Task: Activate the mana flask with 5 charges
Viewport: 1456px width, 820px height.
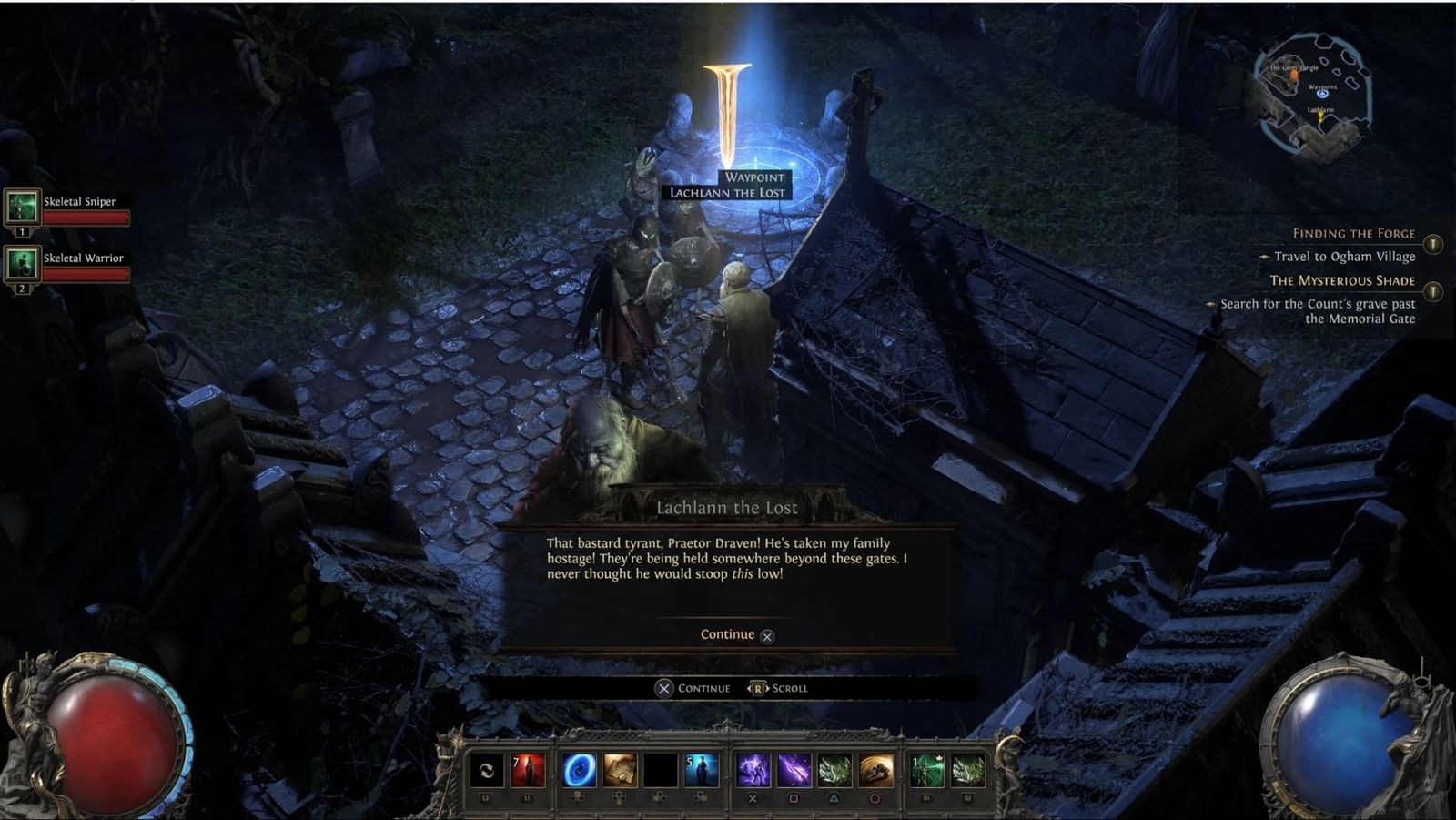Action: click(703, 772)
